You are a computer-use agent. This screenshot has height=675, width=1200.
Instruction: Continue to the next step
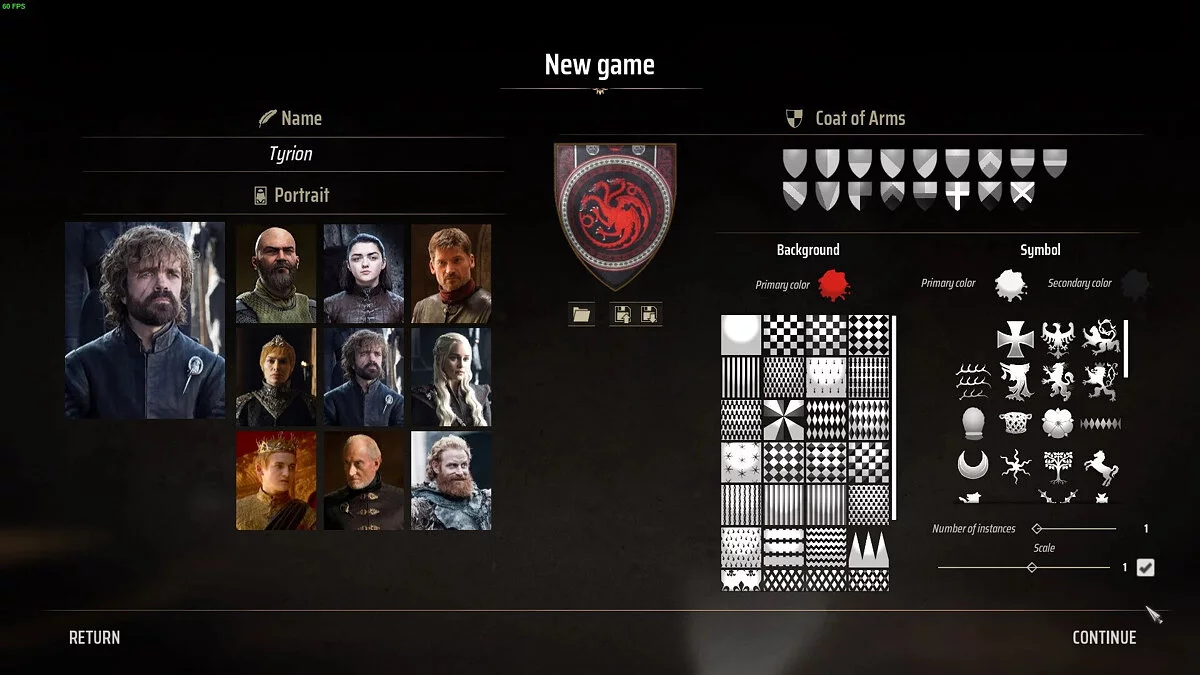(x=1104, y=638)
